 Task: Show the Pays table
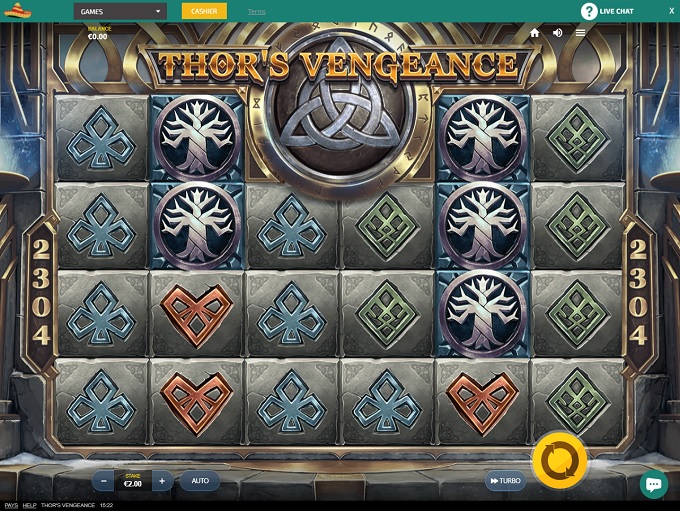(x=11, y=506)
